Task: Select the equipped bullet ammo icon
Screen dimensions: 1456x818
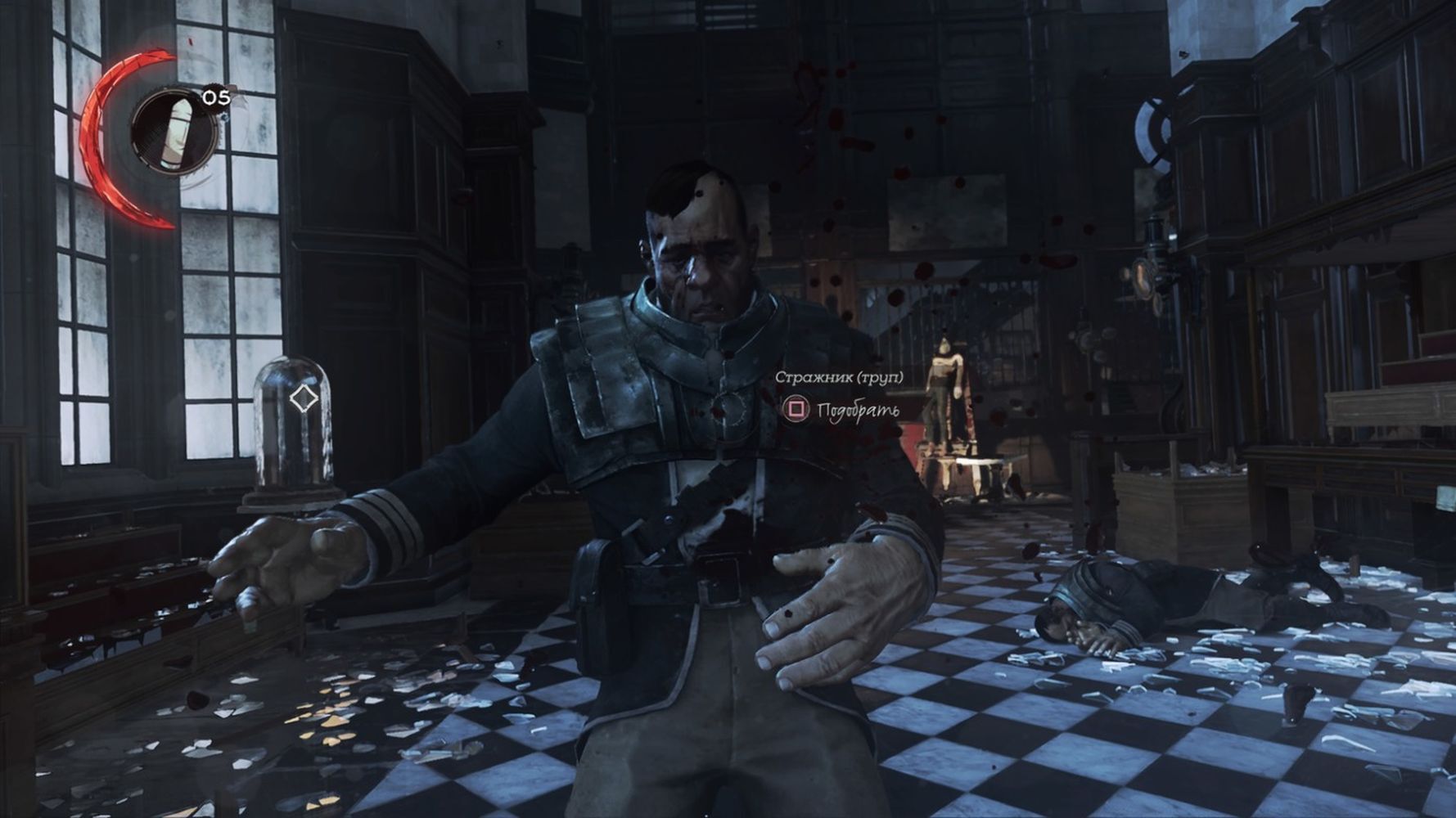Action: click(x=173, y=133)
